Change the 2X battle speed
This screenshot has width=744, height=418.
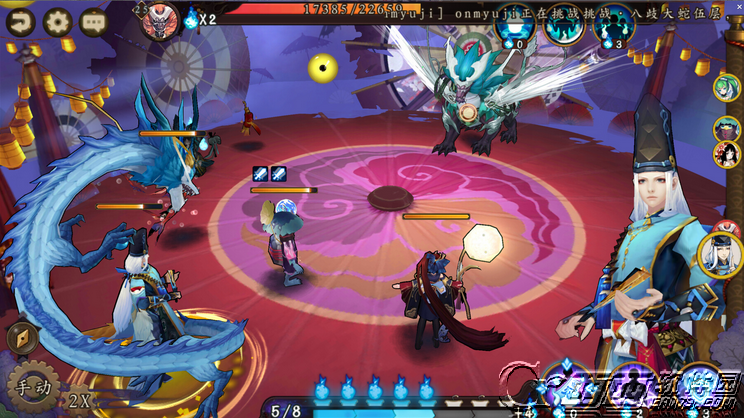[x=80, y=401]
